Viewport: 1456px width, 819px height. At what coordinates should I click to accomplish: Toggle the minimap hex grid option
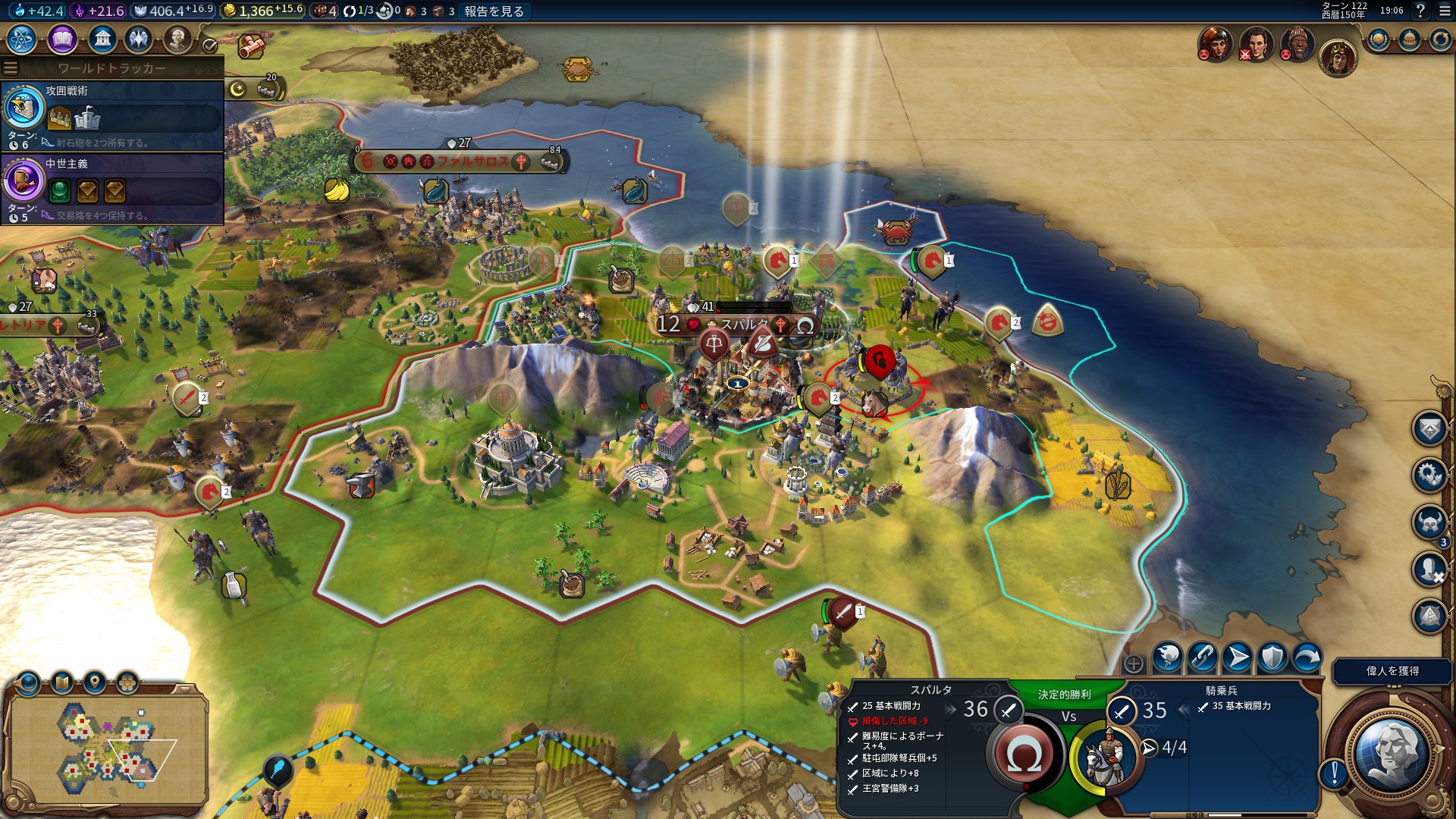(127, 683)
